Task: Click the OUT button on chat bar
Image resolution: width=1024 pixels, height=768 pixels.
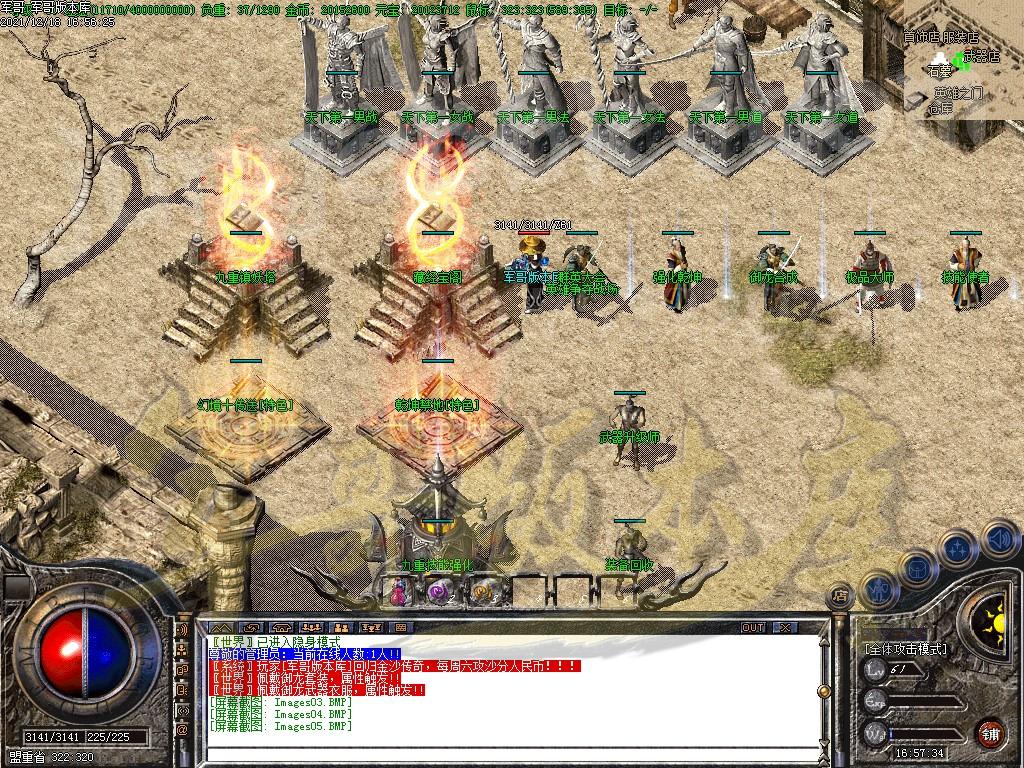Action: pos(753,627)
